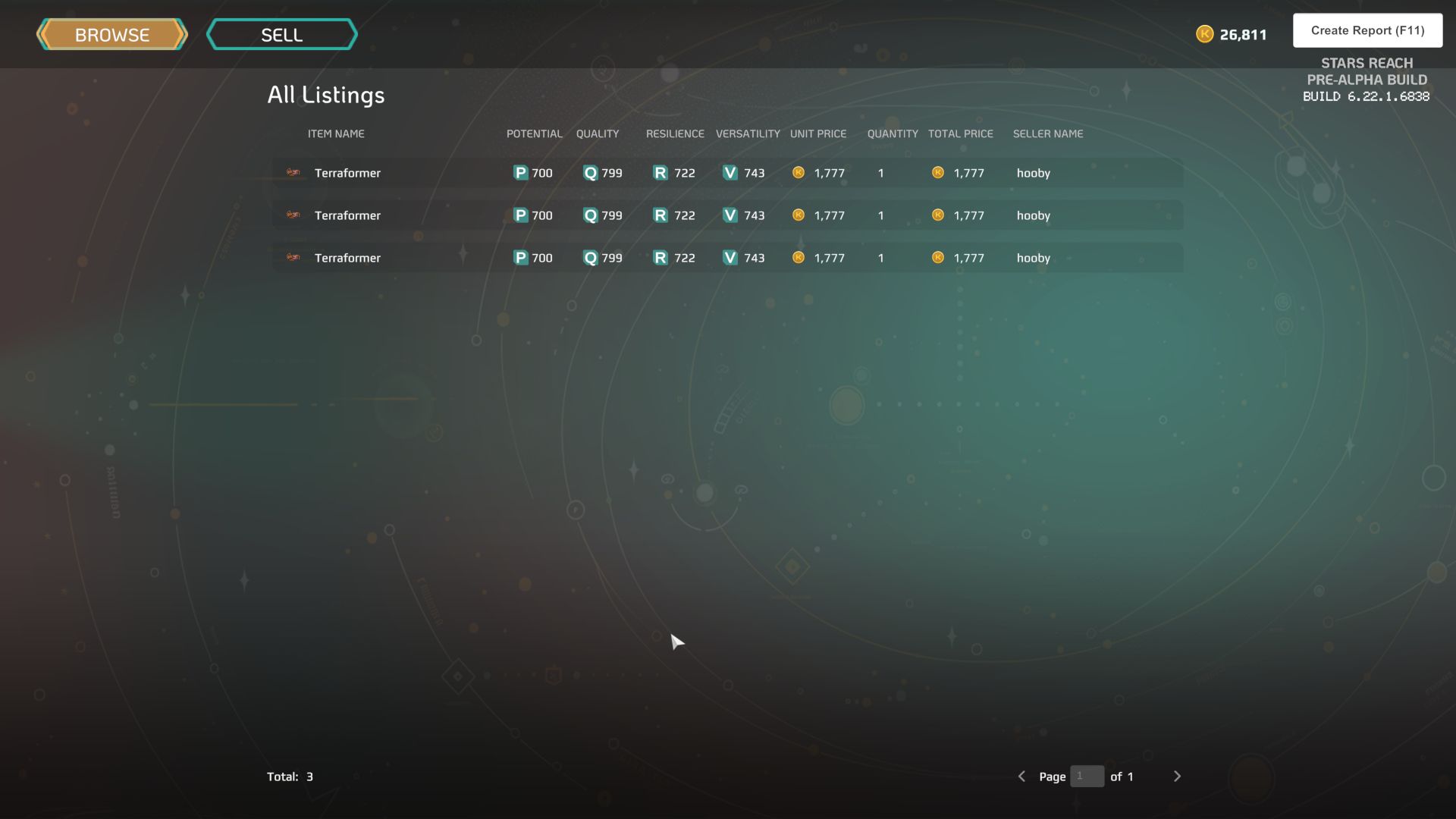Click the Create Report (F11) button
This screenshot has height=819, width=1456.
point(1367,30)
